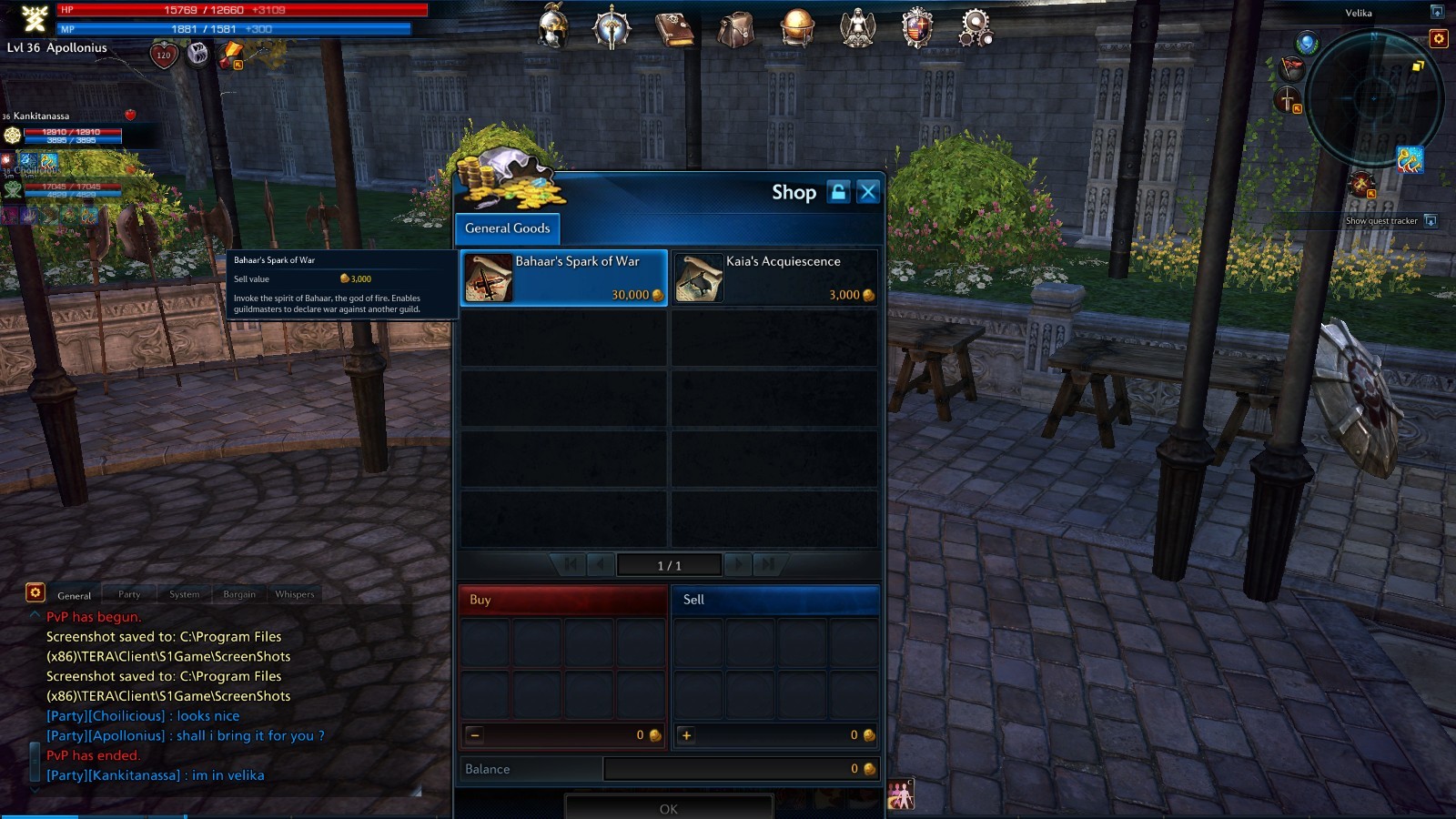Open the brown book journal icon
The height and width of the screenshot is (819, 1456).
(x=674, y=28)
